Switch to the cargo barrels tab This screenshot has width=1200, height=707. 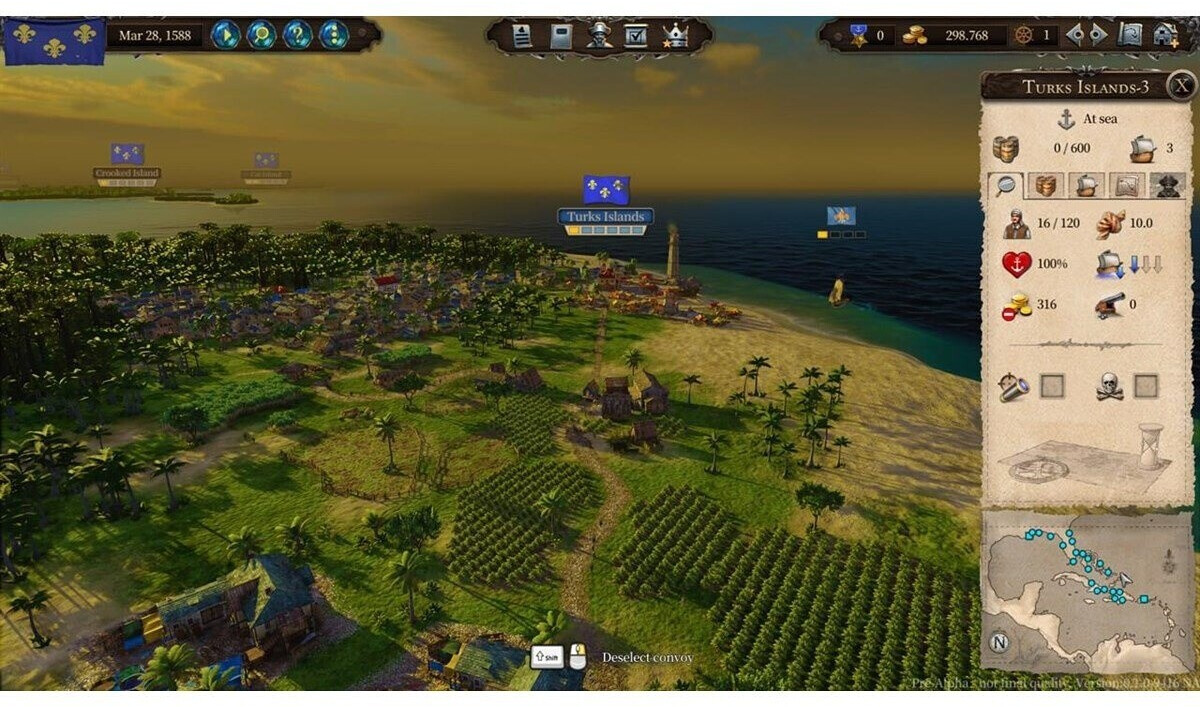coord(1046,185)
